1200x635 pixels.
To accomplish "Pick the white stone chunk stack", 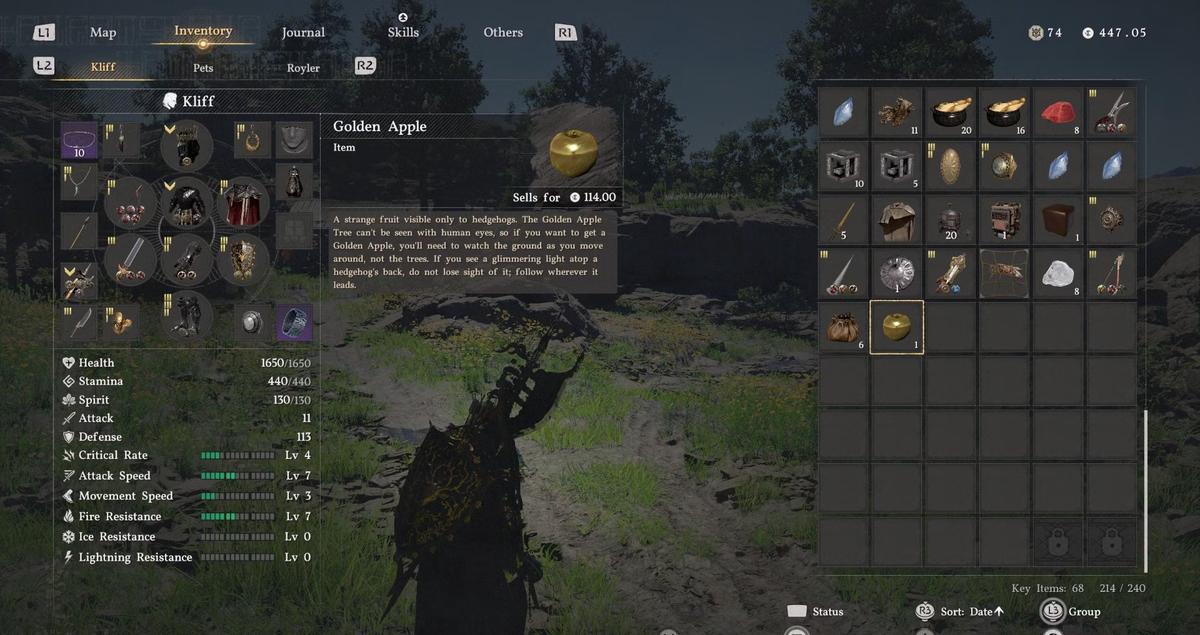I will click(1057, 273).
